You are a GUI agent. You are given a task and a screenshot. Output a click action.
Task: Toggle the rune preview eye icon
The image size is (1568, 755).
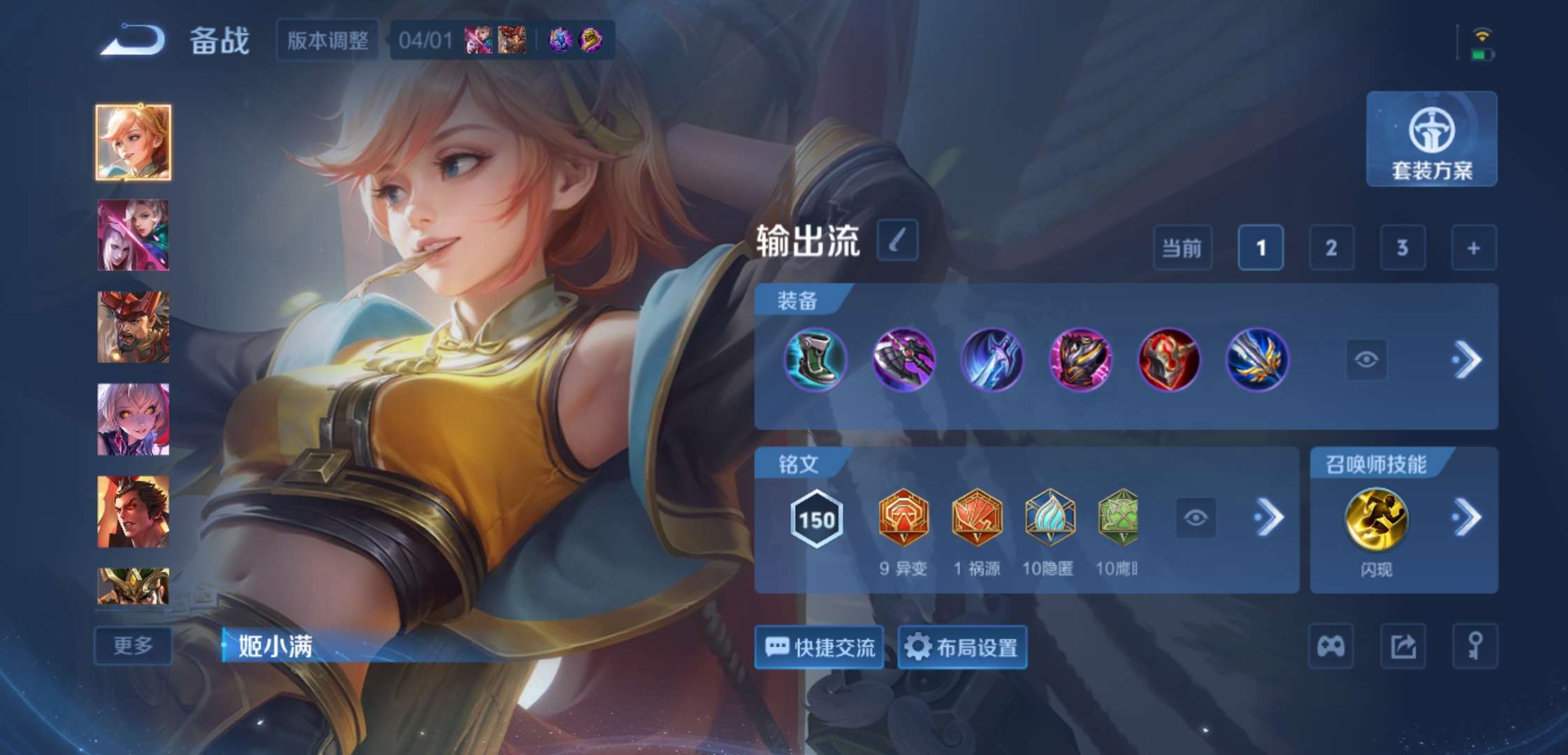click(1195, 518)
